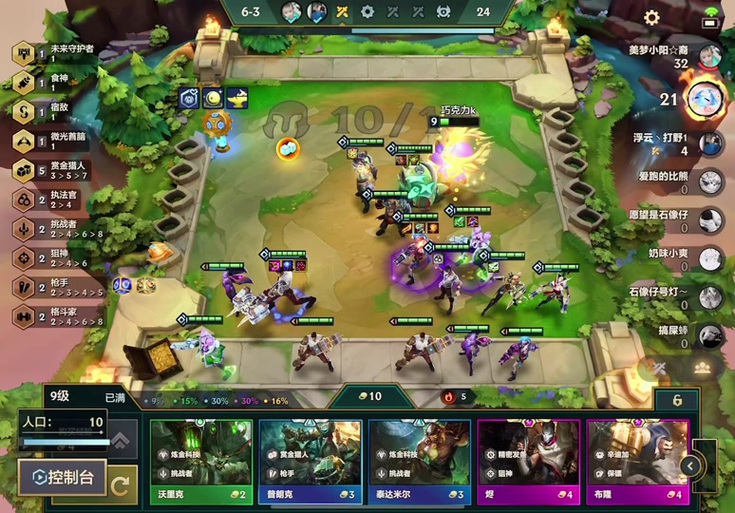View 爱跑的比熊's board
The image size is (735, 513).
pos(711,181)
